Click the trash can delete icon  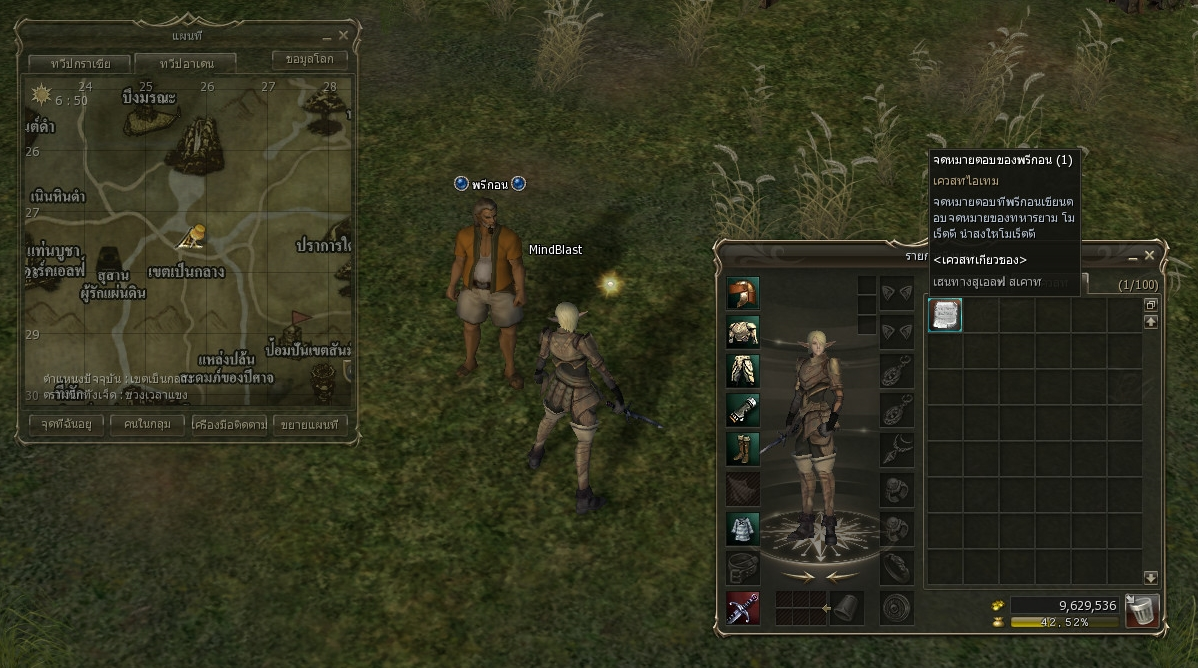[1141, 609]
